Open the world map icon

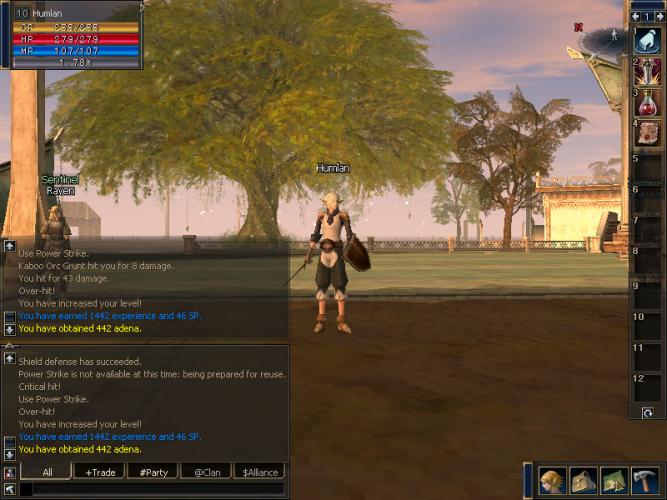(x=613, y=480)
